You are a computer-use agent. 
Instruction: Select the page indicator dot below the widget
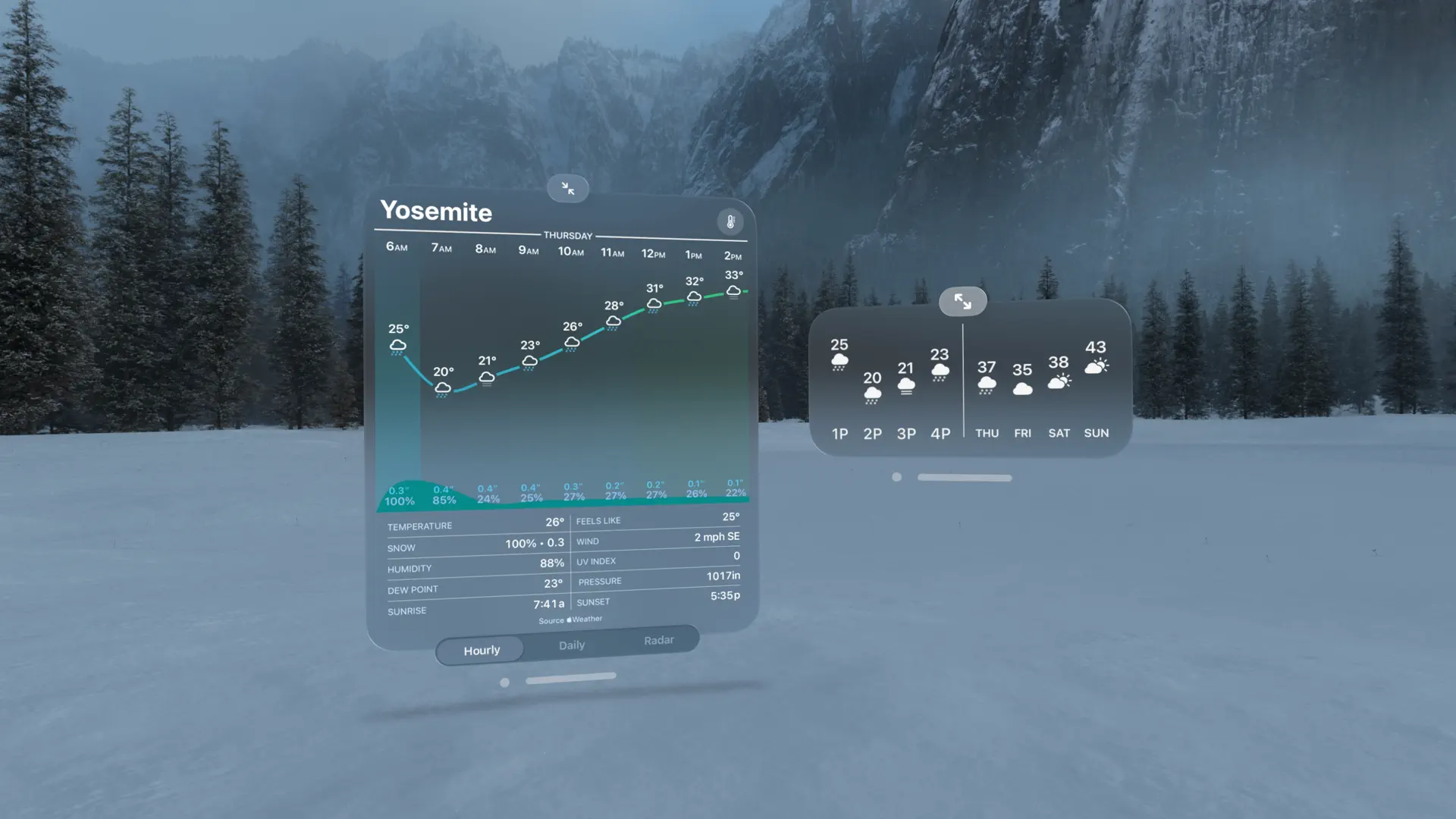tap(897, 477)
